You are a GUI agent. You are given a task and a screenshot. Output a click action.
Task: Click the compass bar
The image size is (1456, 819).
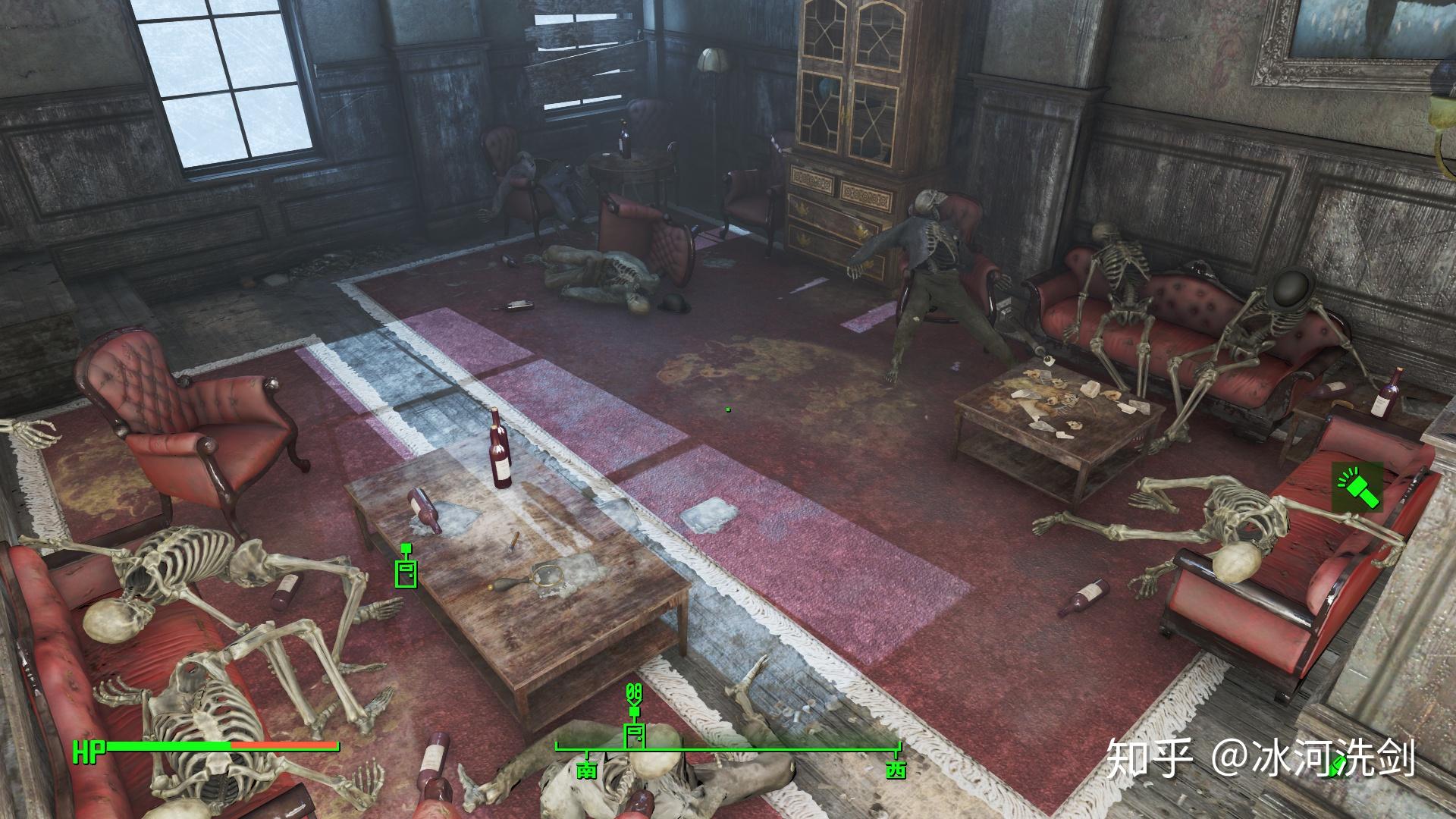728,748
